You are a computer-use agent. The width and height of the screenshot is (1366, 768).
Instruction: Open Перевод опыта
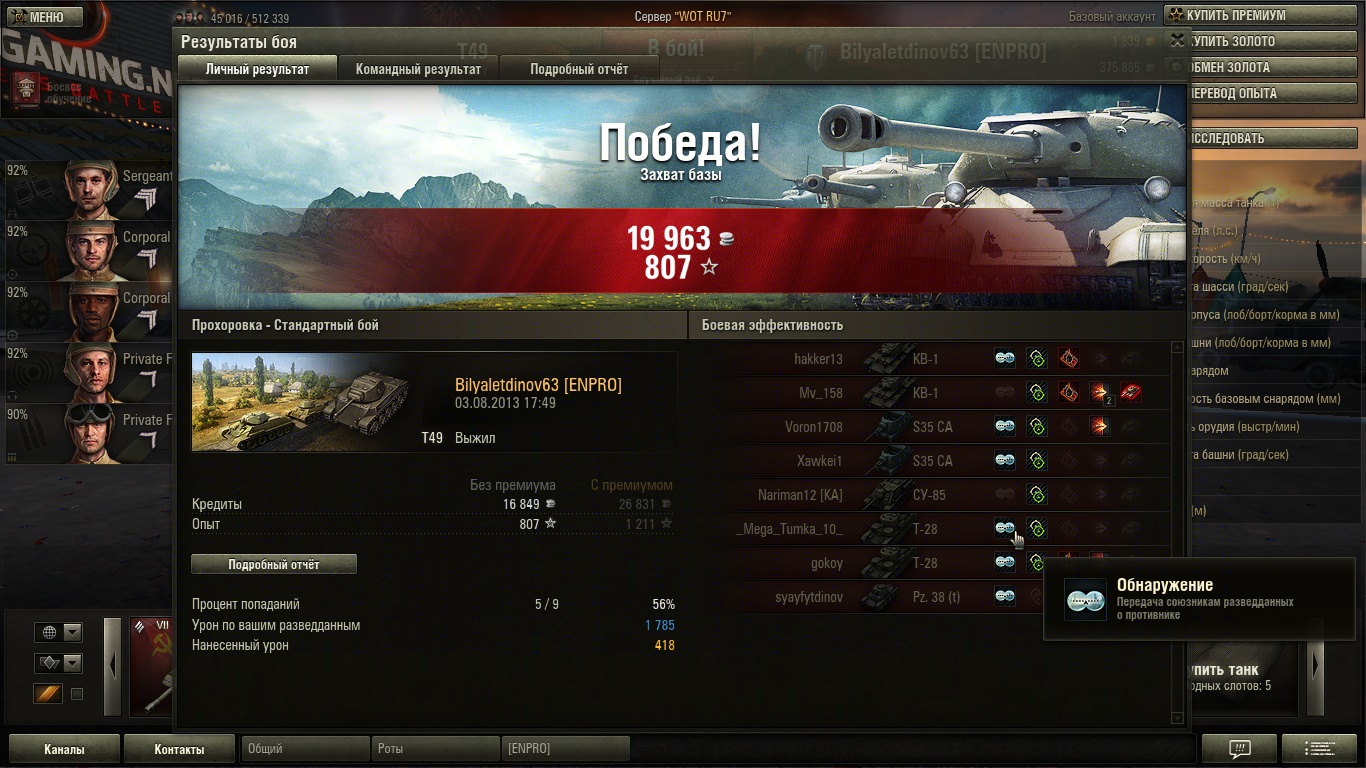(1264, 94)
